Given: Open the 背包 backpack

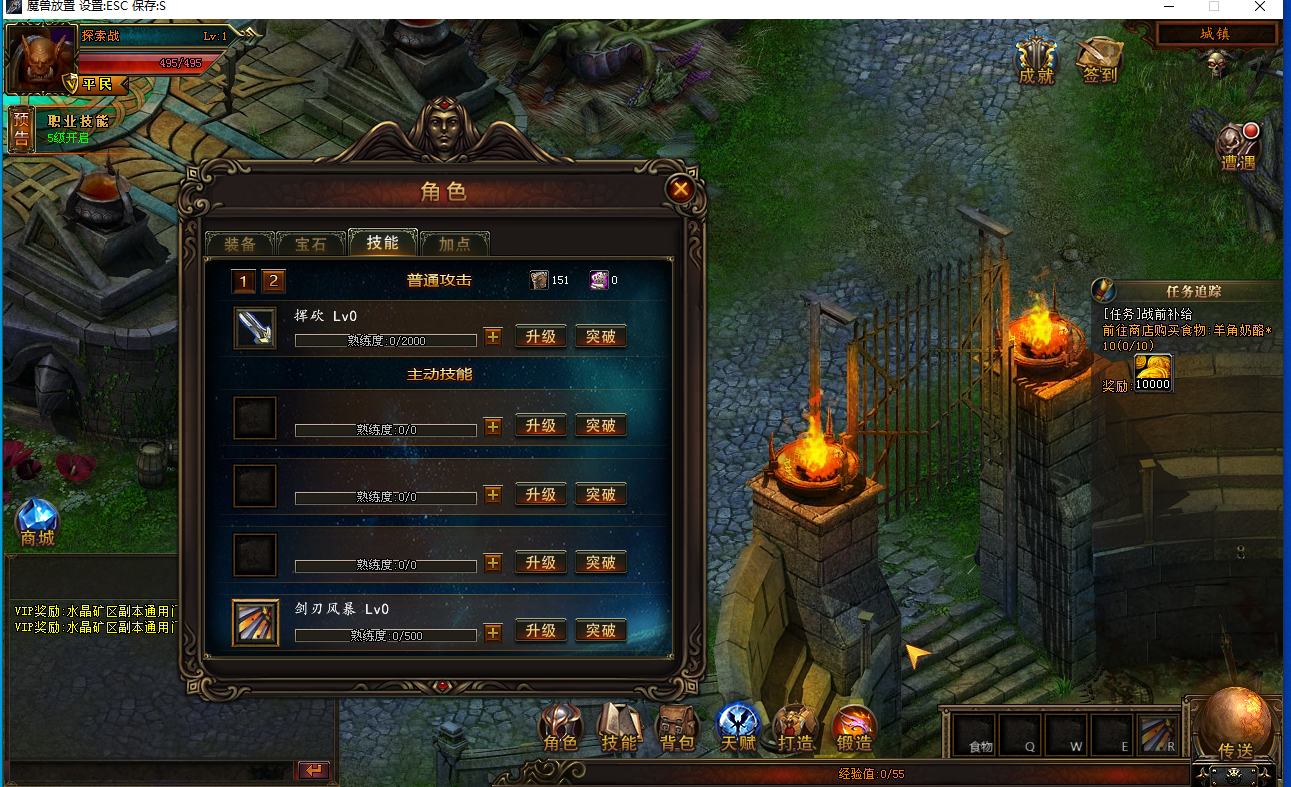Looking at the screenshot, I should tap(678, 728).
